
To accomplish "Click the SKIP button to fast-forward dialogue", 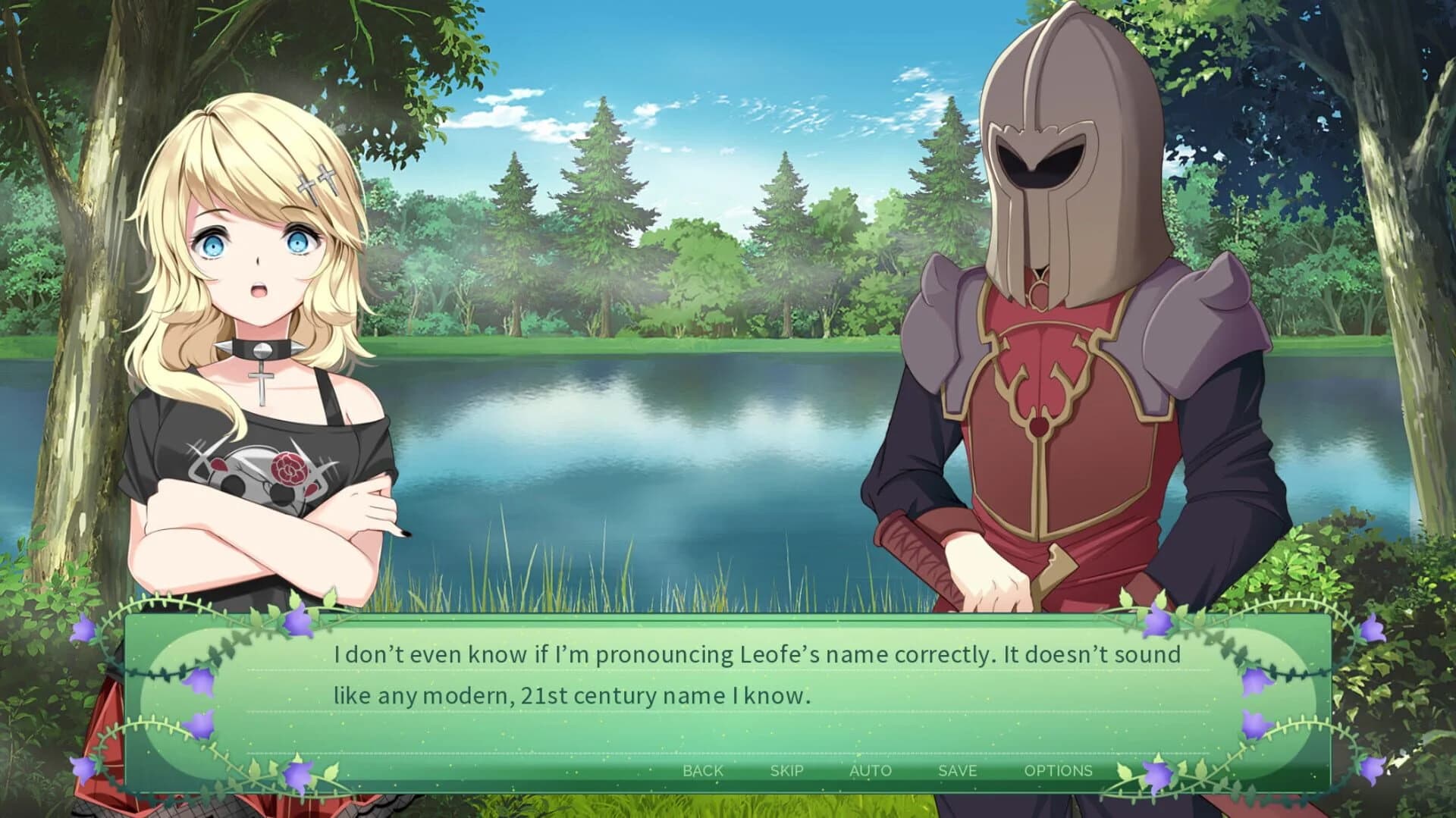I will [x=787, y=770].
